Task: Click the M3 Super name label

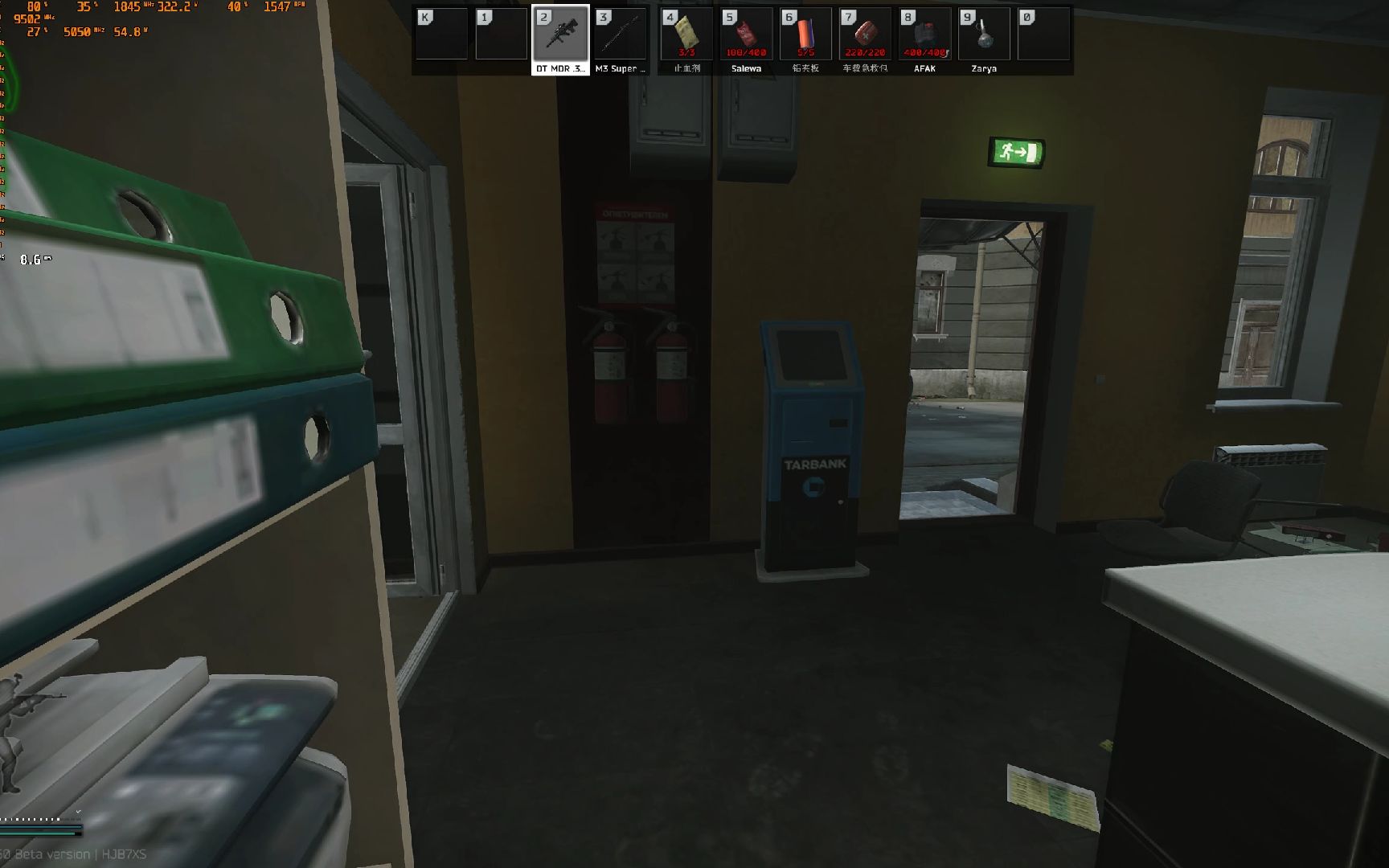Action: [x=620, y=70]
